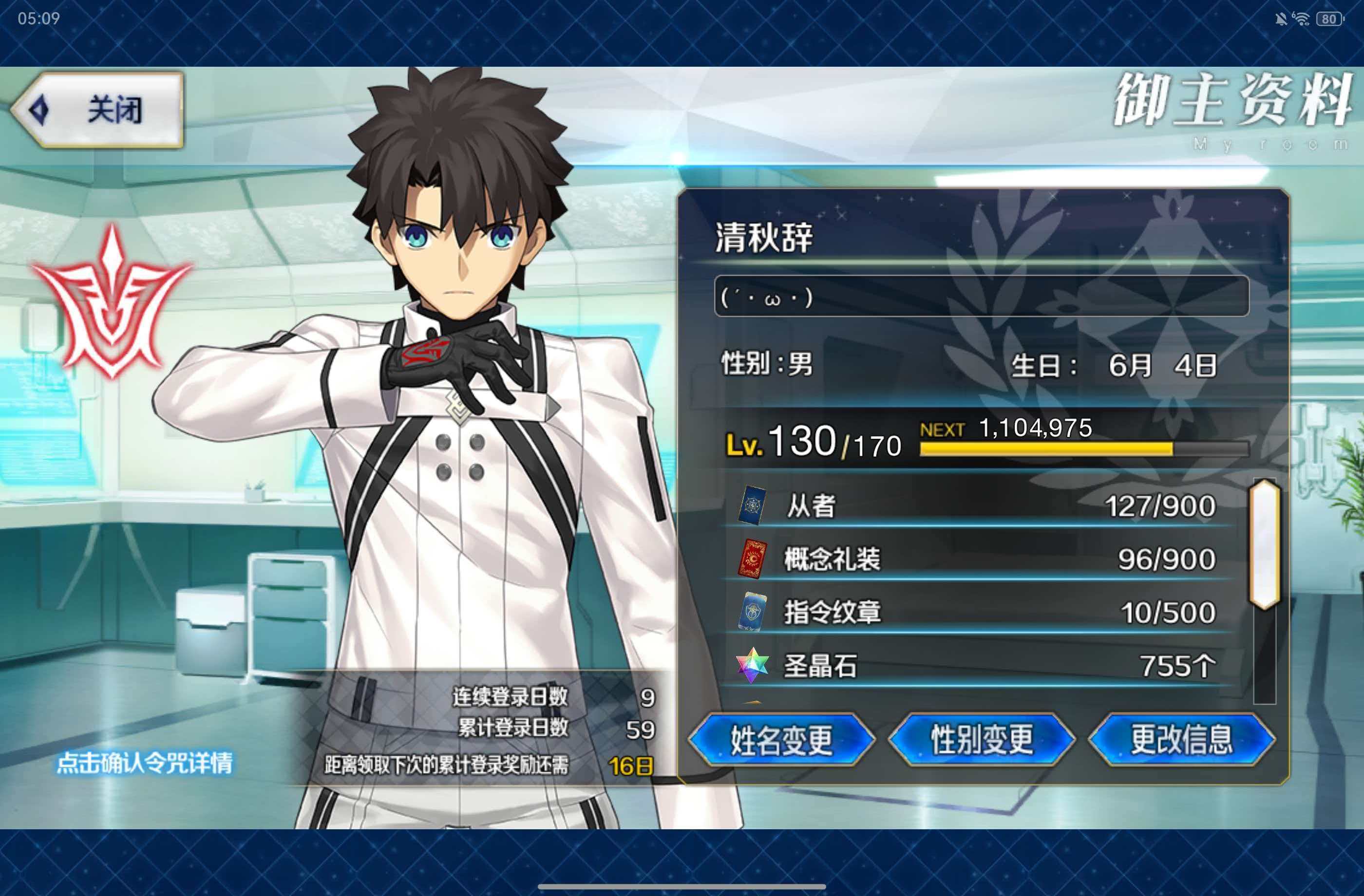The image size is (1364, 896).
Task: Click the profile stats list scrollbar handle
Action: click(1264, 544)
